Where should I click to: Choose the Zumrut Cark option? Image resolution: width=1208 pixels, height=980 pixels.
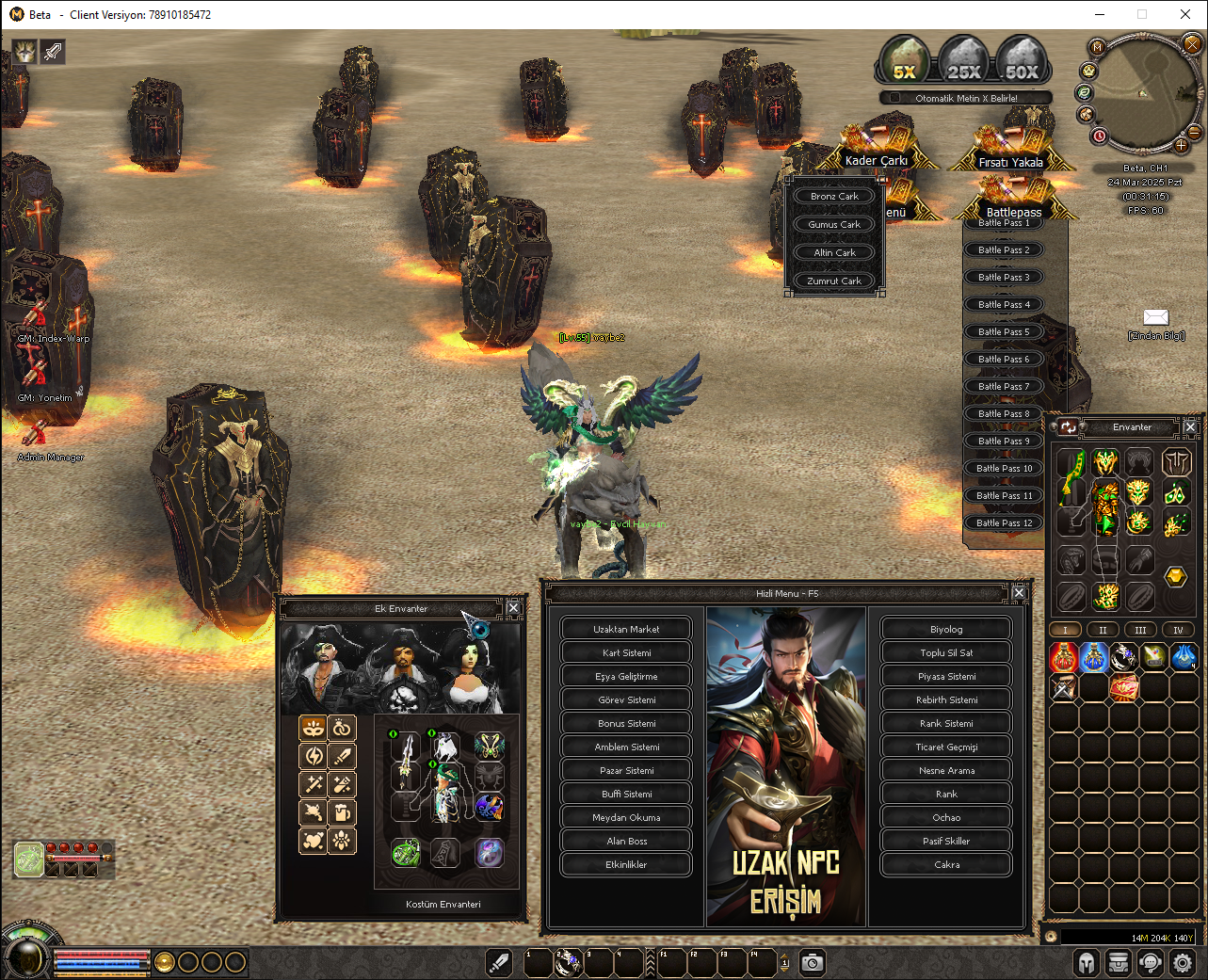(x=834, y=281)
